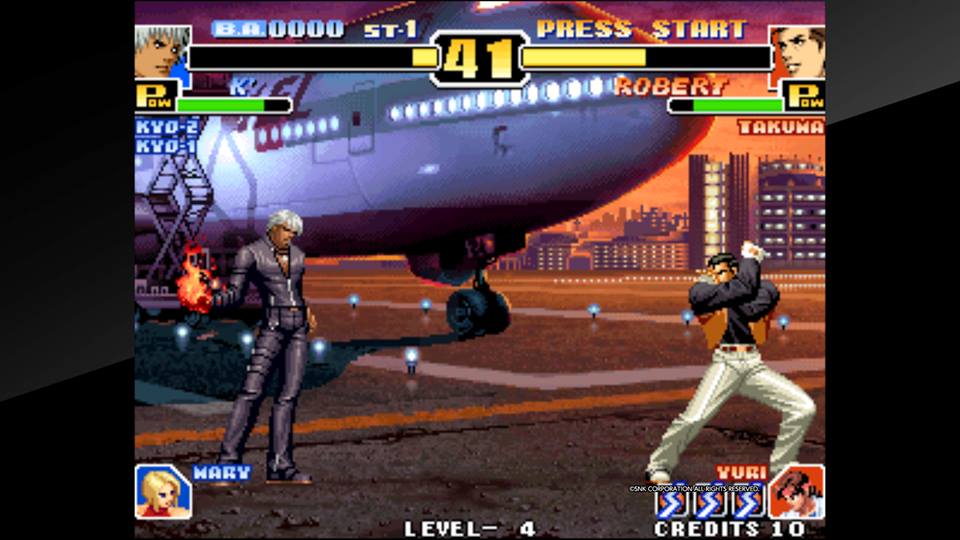Click the Yuri striker portrait

click(x=797, y=492)
